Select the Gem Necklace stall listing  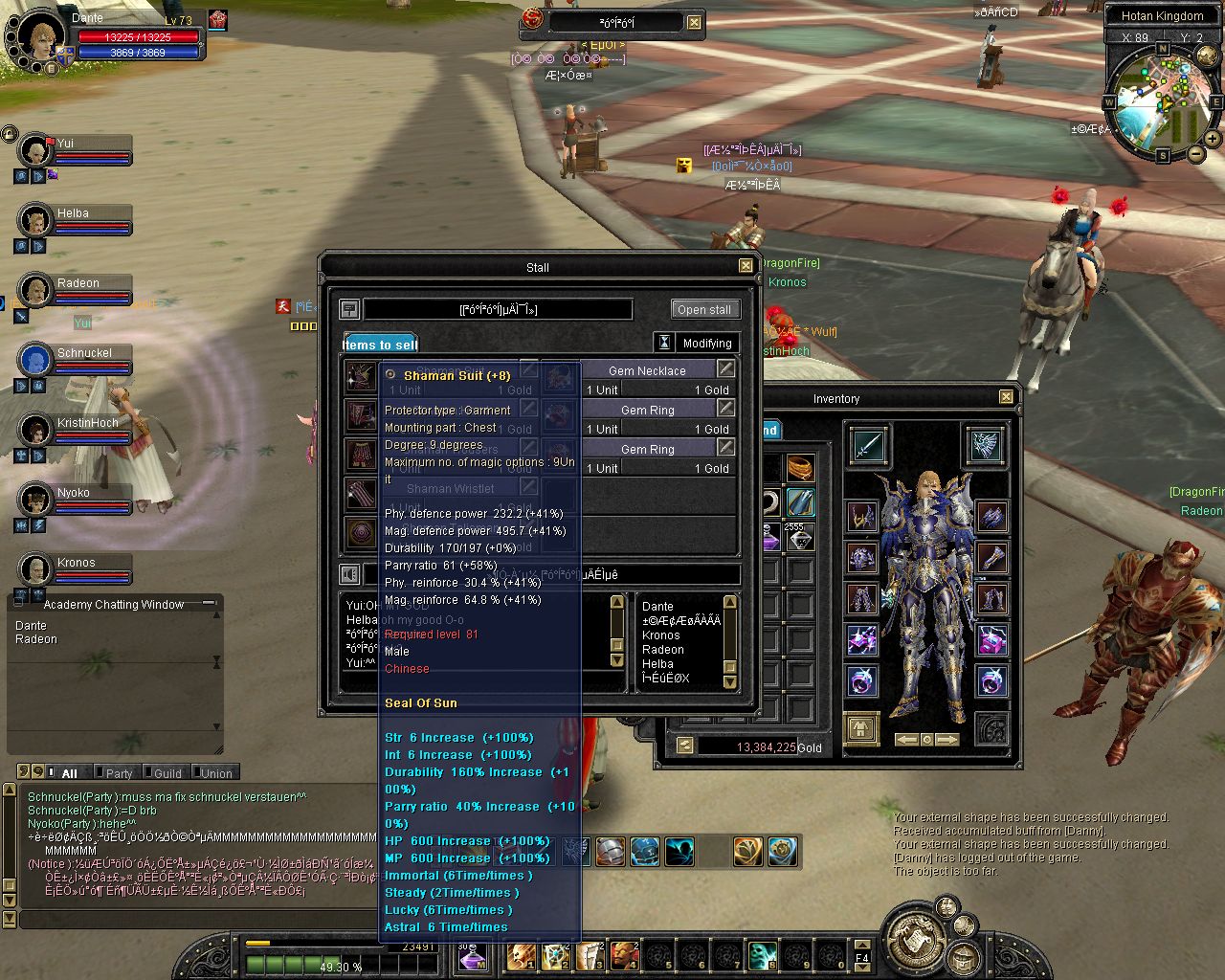click(647, 370)
